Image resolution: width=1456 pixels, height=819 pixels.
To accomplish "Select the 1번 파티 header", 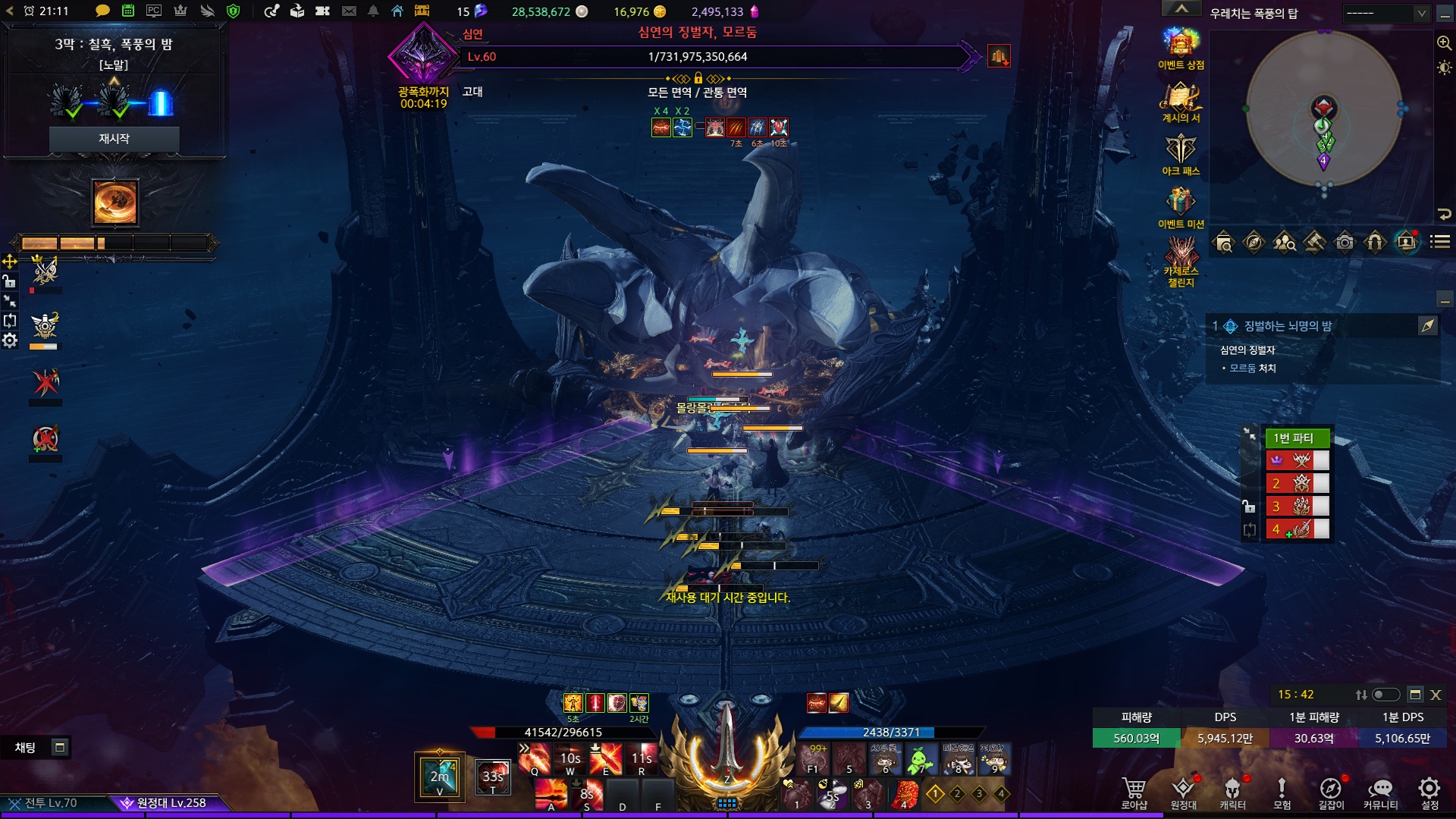I will click(x=1297, y=438).
